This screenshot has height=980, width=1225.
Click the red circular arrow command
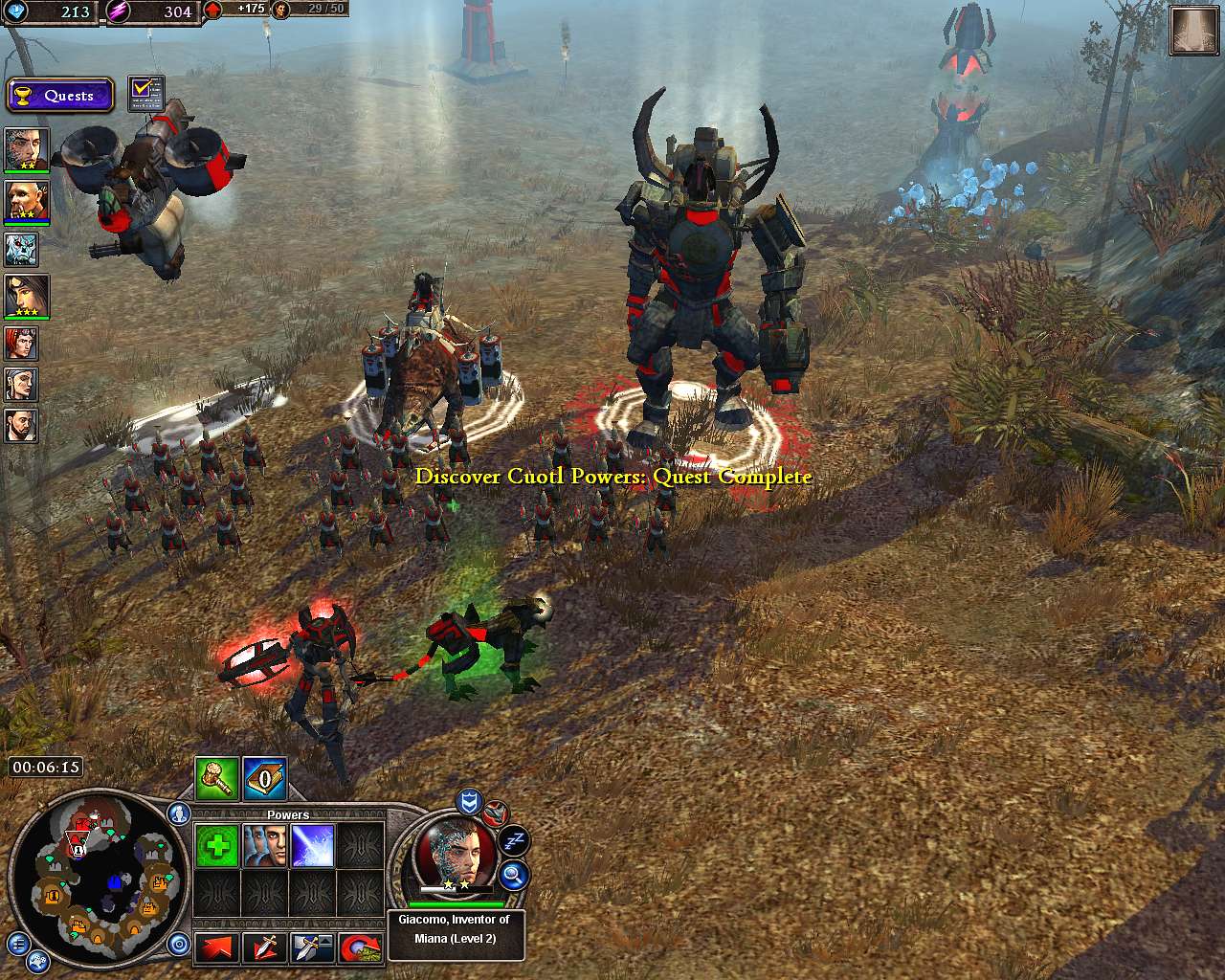361,948
